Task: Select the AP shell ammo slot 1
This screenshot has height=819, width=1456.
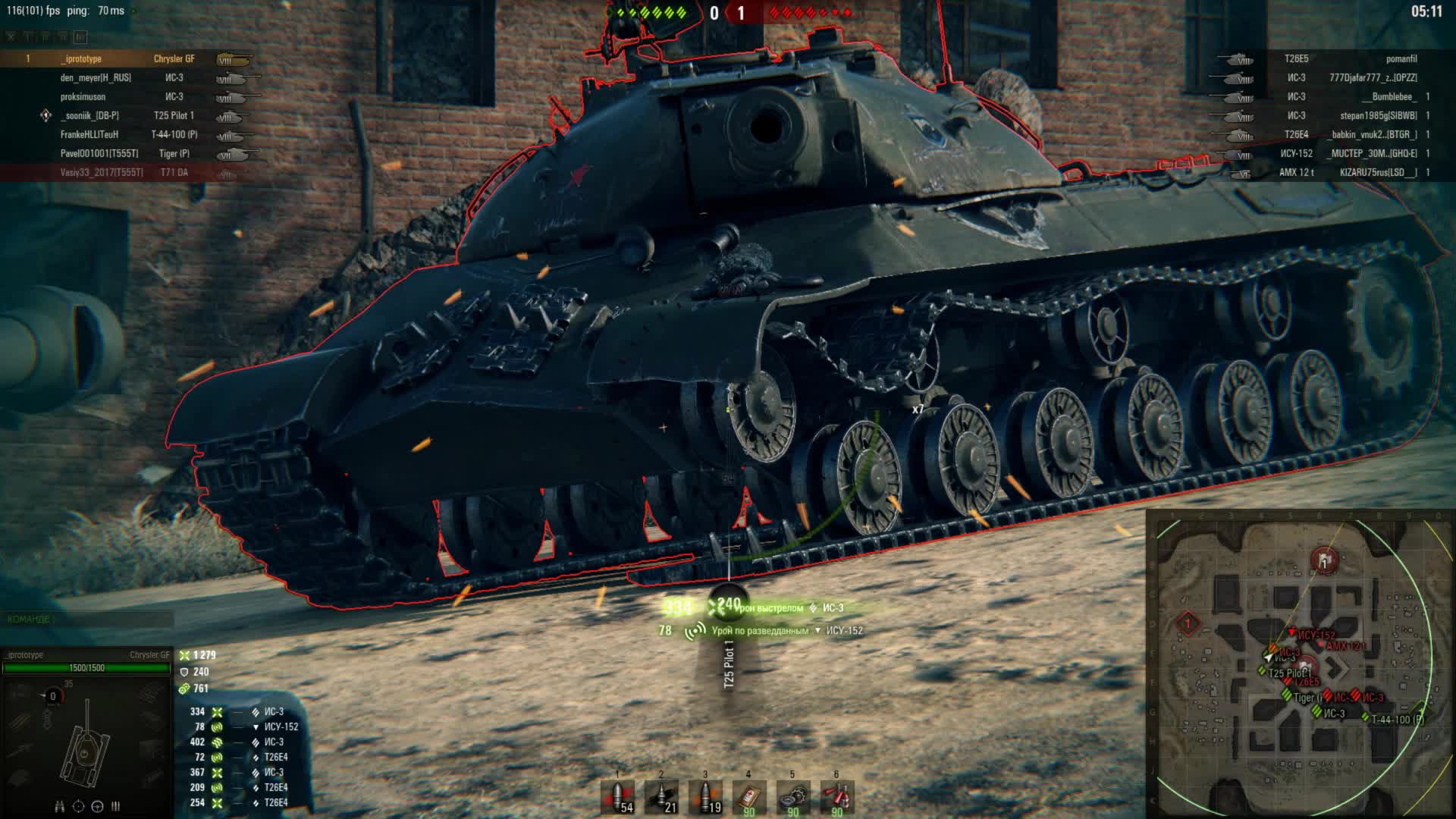Action: (618, 796)
